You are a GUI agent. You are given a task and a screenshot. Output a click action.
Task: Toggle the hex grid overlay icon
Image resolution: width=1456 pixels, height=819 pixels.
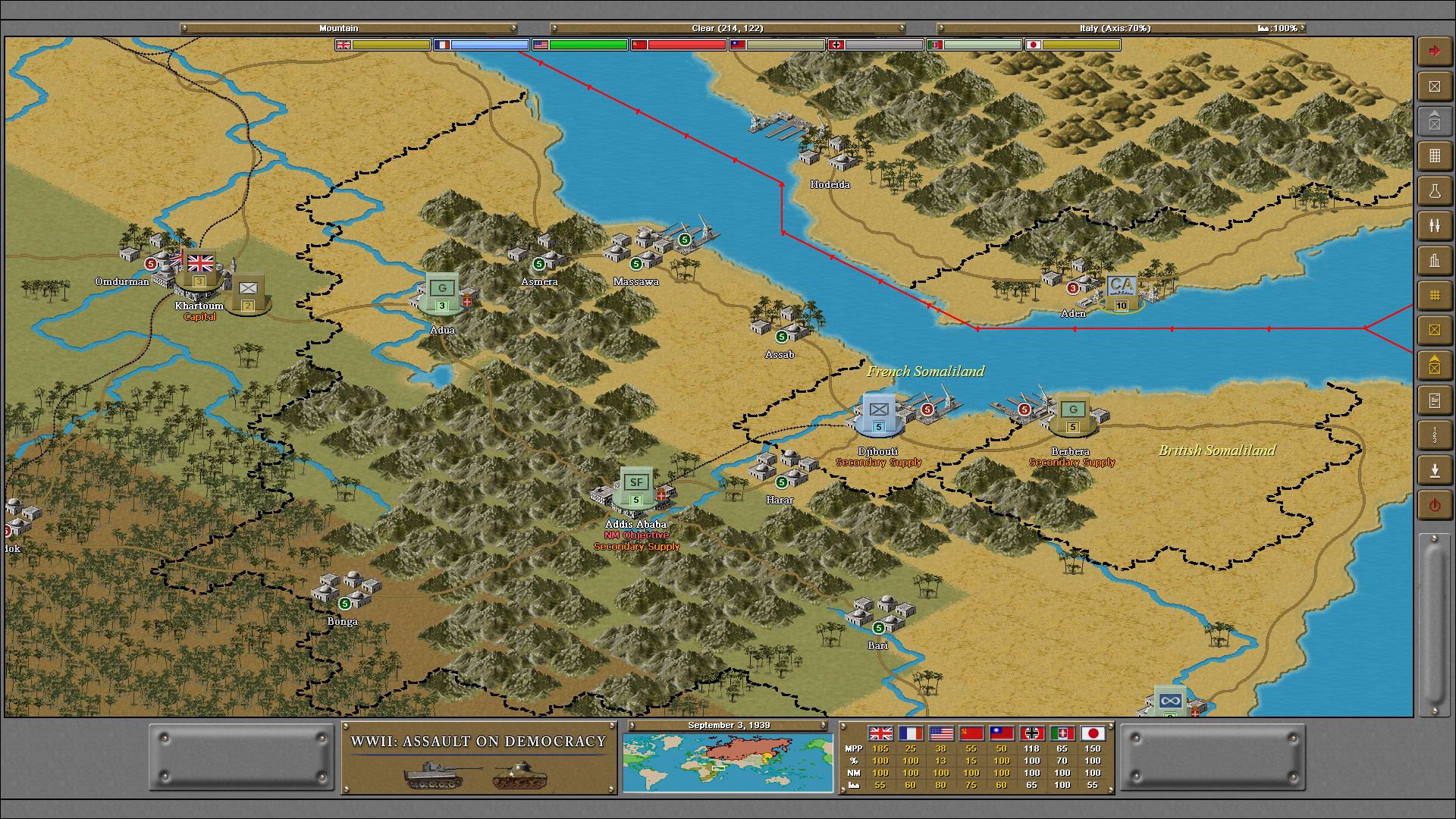coord(1435,155)
